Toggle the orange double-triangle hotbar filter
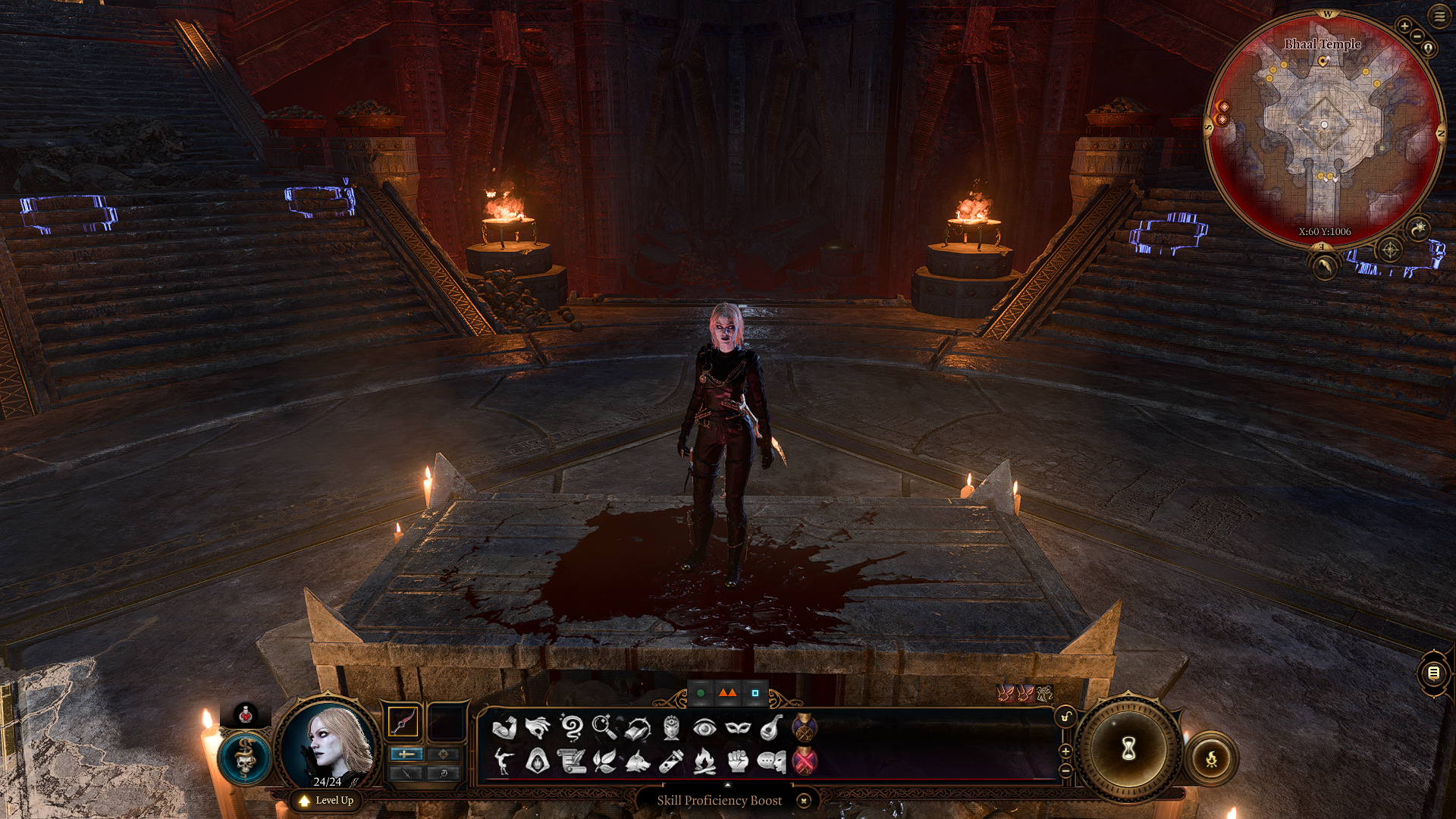The width and height of the screenshot is (1456, 819). (x=727, y=693)
